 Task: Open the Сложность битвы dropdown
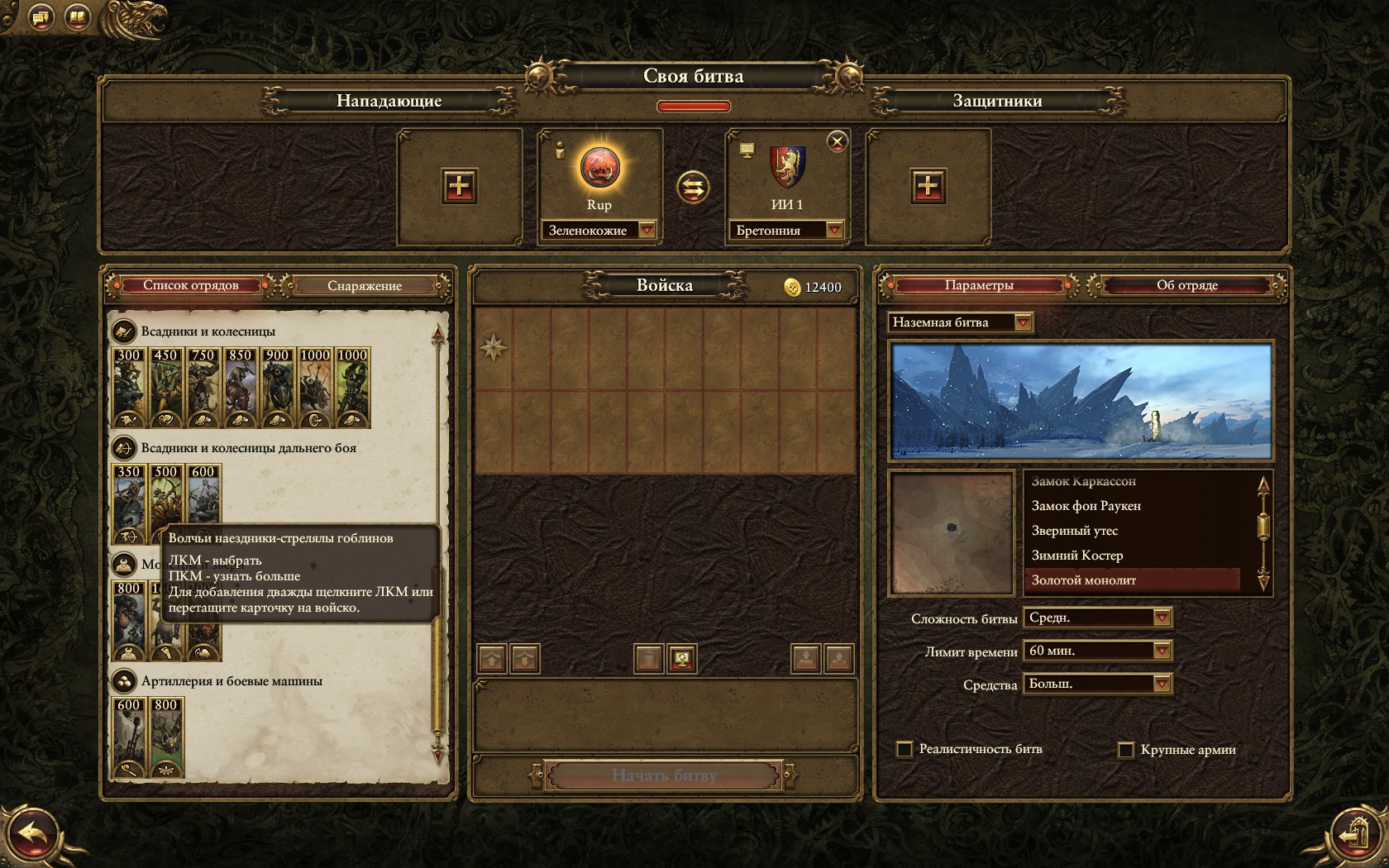[x=1161, y=618]
